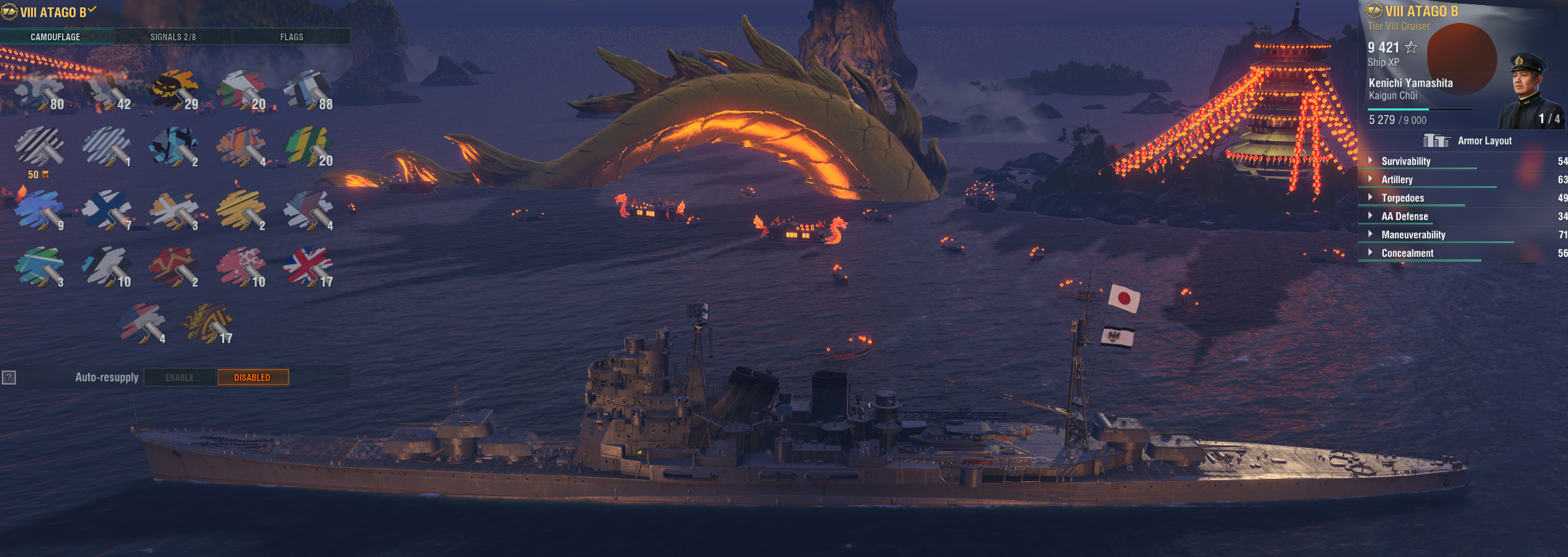The width and height of the screenshot is (1568, 557).
Task: Expand the Concealment details
Action: click(x=1407, y=253)
